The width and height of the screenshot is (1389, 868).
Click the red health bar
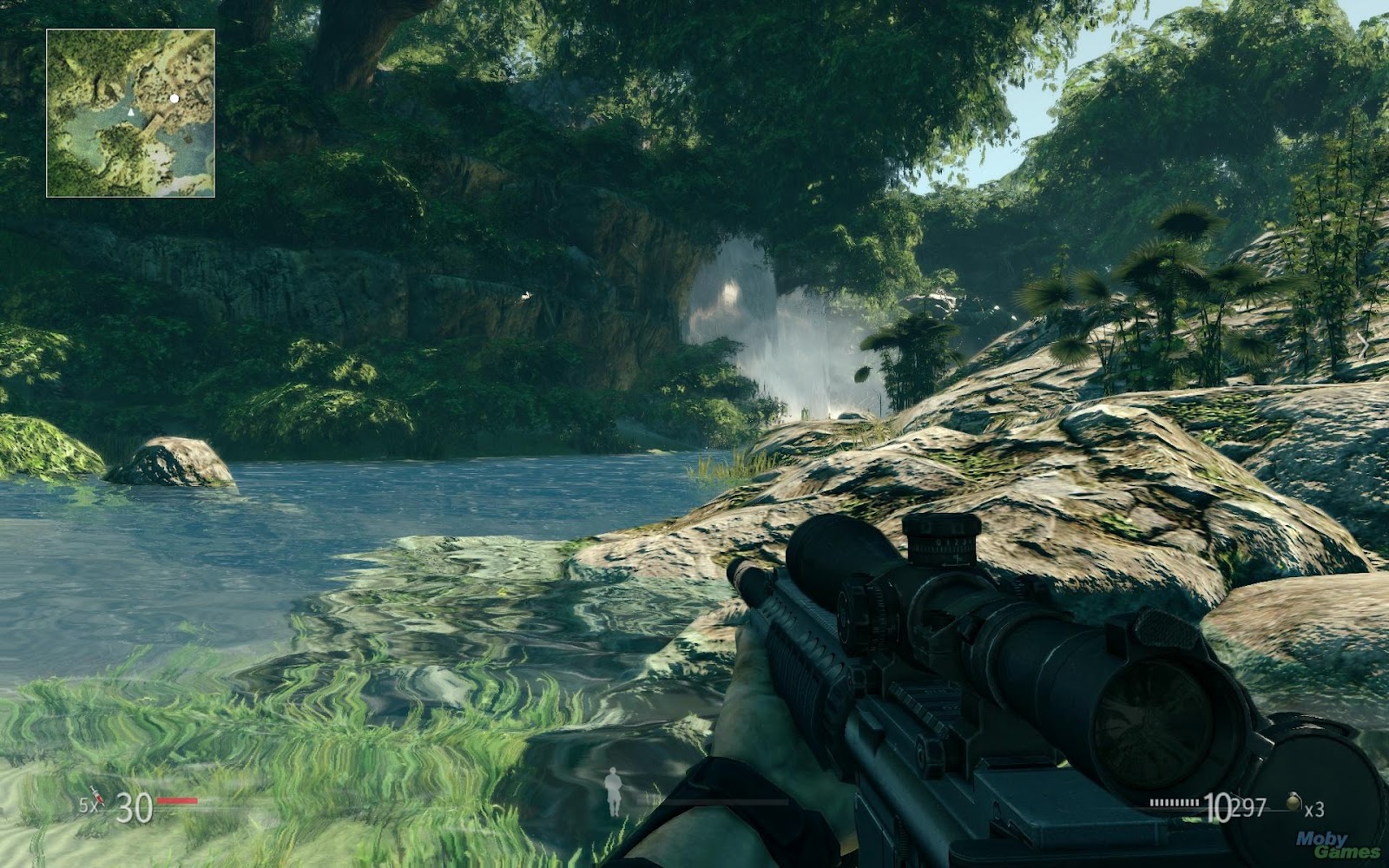tap(177, 799)
